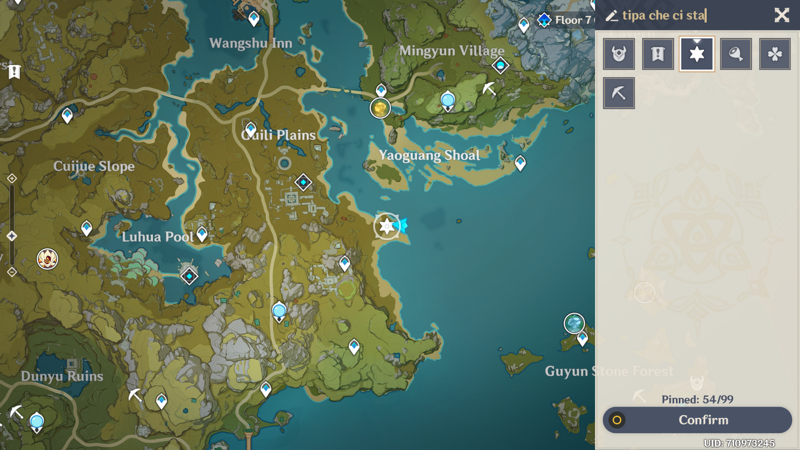Choose the meat drumstick pin icon
800x450 pixels.
[736, 54]
